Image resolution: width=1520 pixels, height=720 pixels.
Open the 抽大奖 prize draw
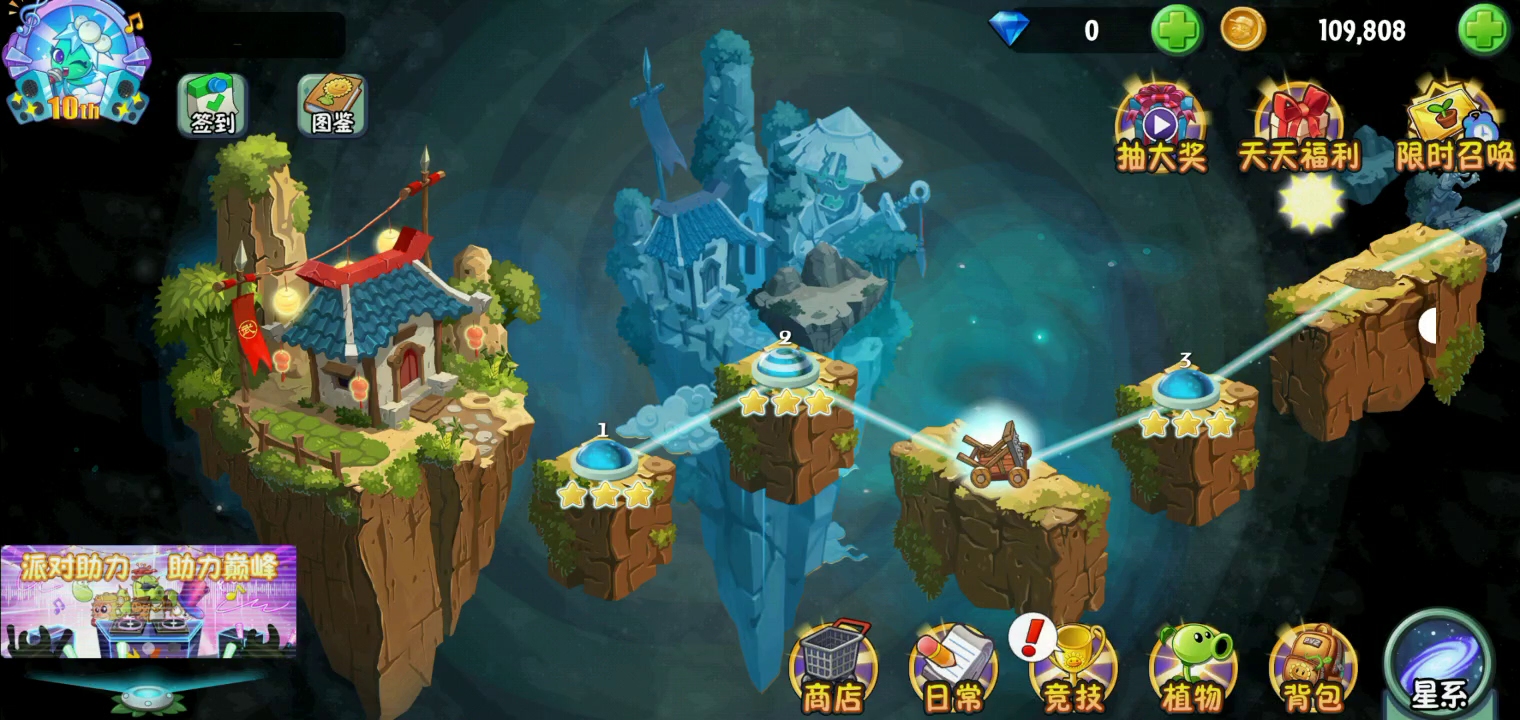point(1160,127)
